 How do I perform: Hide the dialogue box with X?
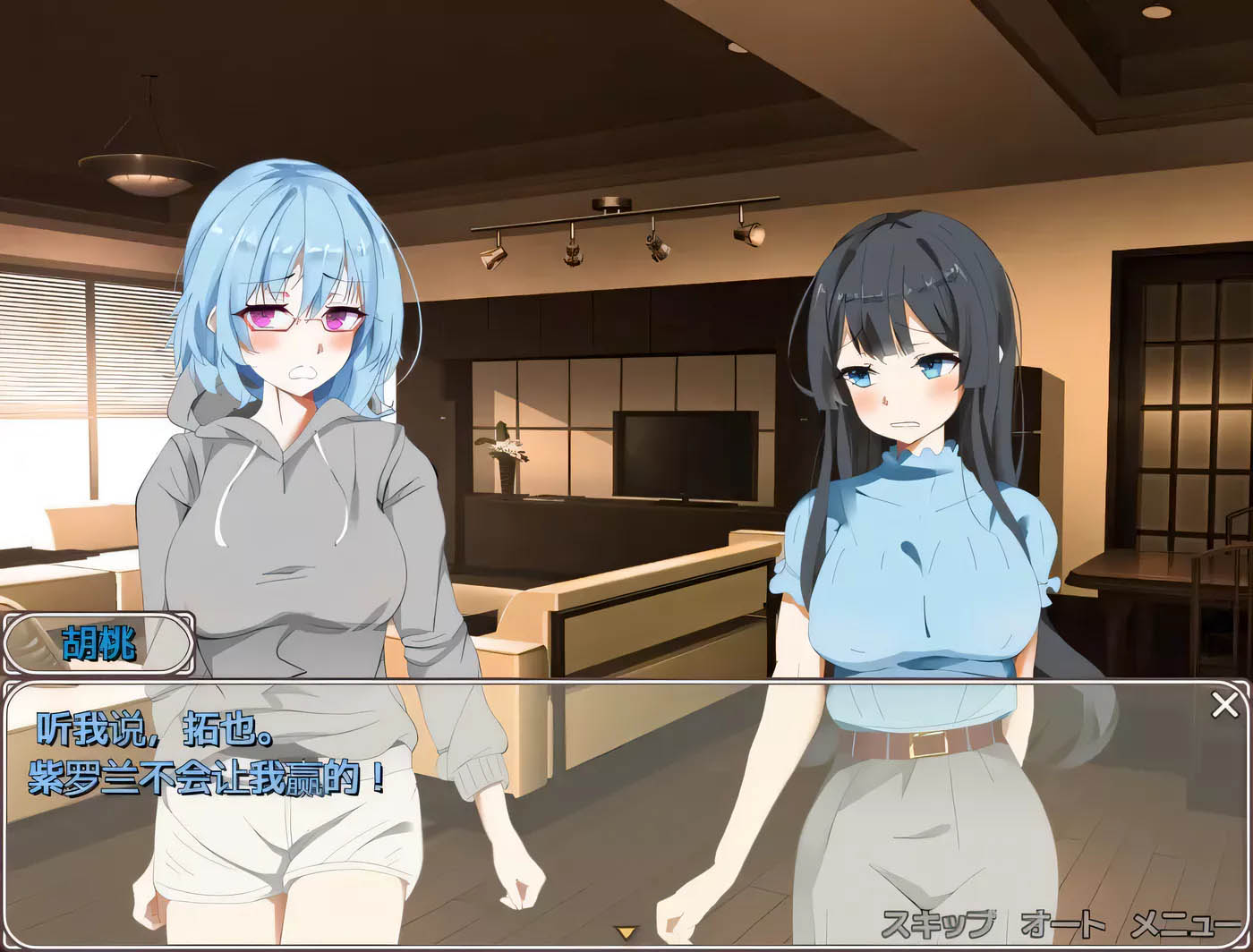[1224, 705]
